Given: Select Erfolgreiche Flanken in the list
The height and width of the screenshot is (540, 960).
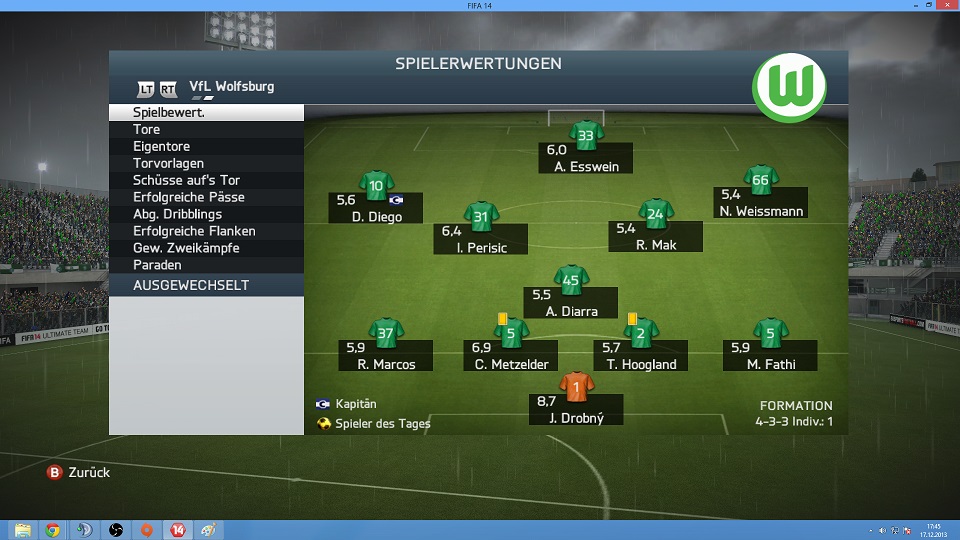Looking at the screenshot, I should point(205,231).
